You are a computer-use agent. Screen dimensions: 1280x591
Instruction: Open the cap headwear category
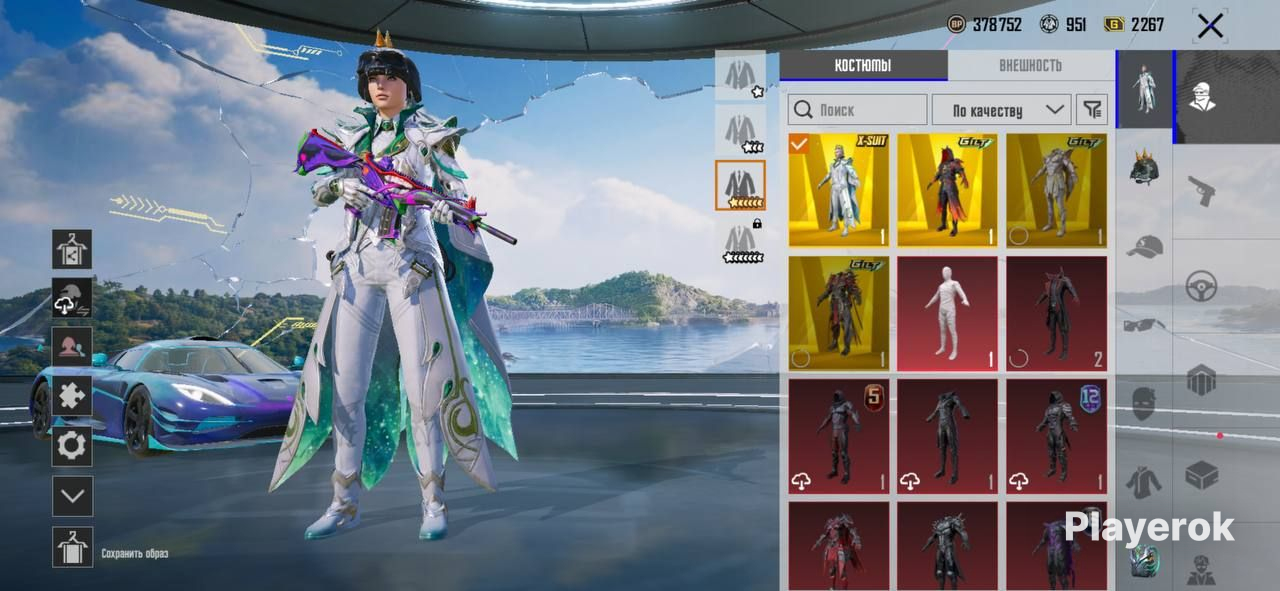click(1145, 246)
